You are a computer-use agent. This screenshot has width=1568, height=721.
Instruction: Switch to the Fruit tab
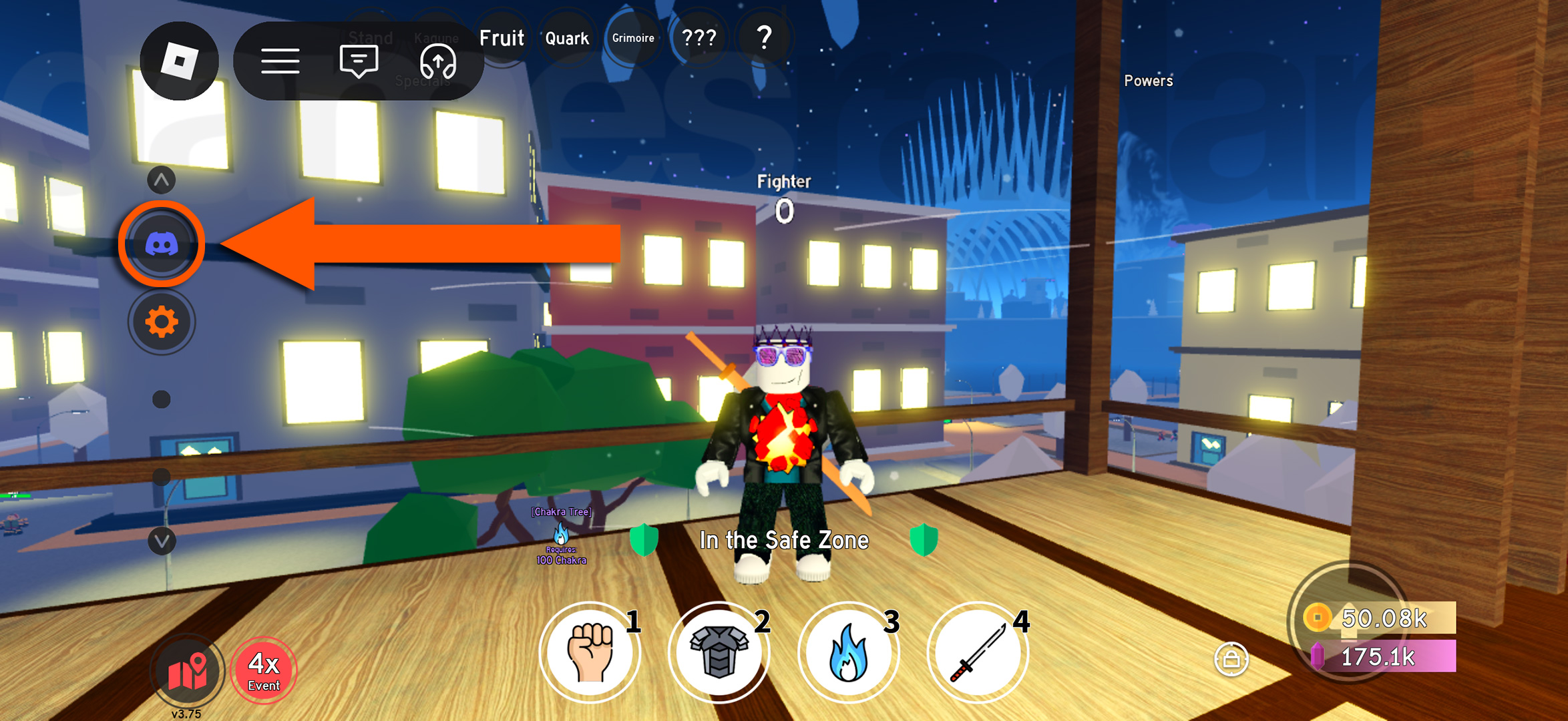tap(502, 38)
